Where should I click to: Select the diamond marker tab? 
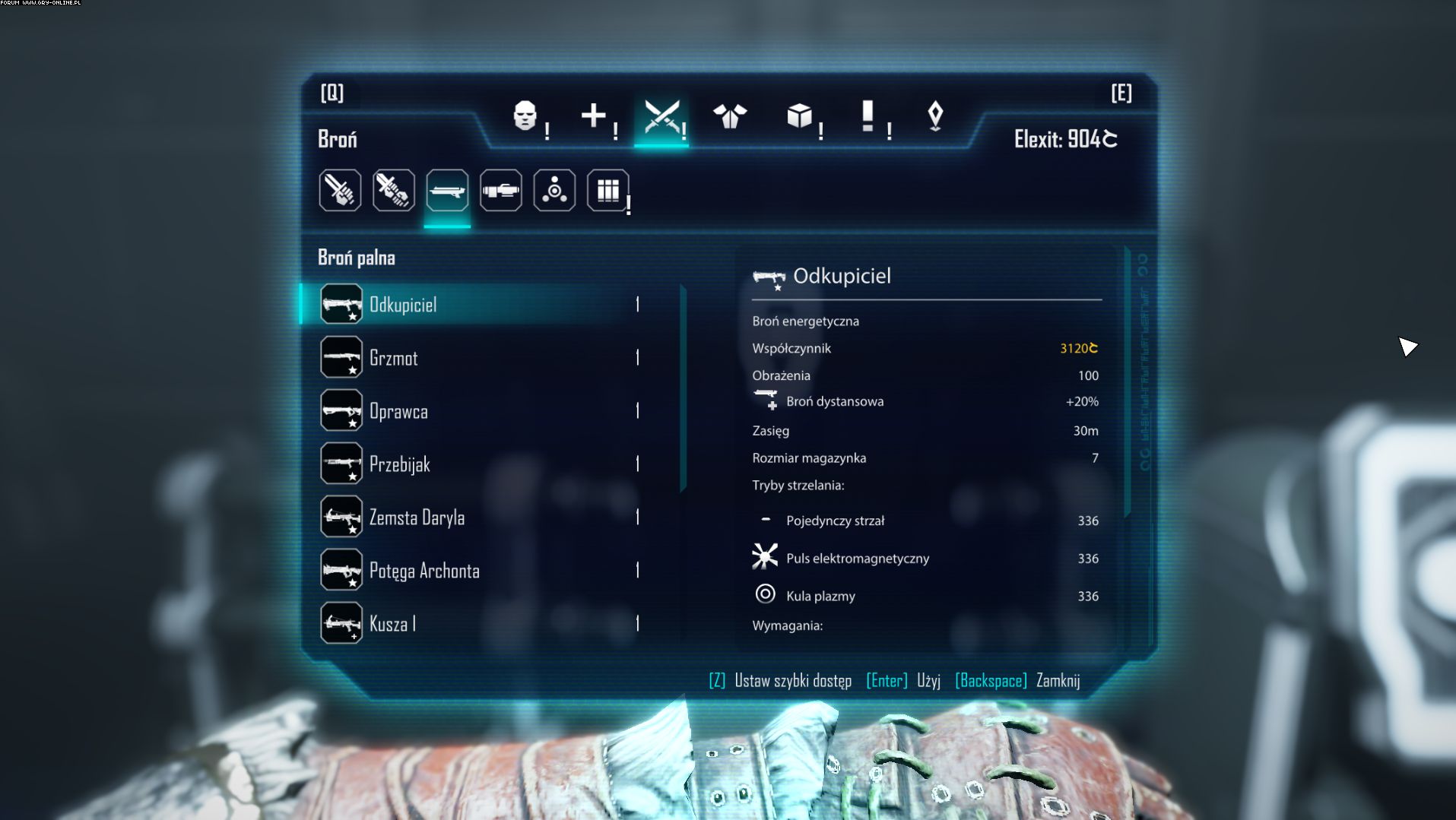[935, 116]
